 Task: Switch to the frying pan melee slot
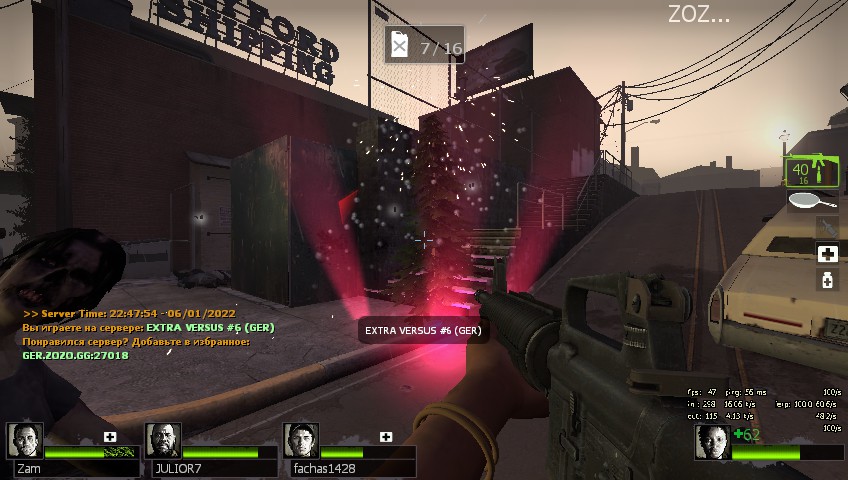812,201
